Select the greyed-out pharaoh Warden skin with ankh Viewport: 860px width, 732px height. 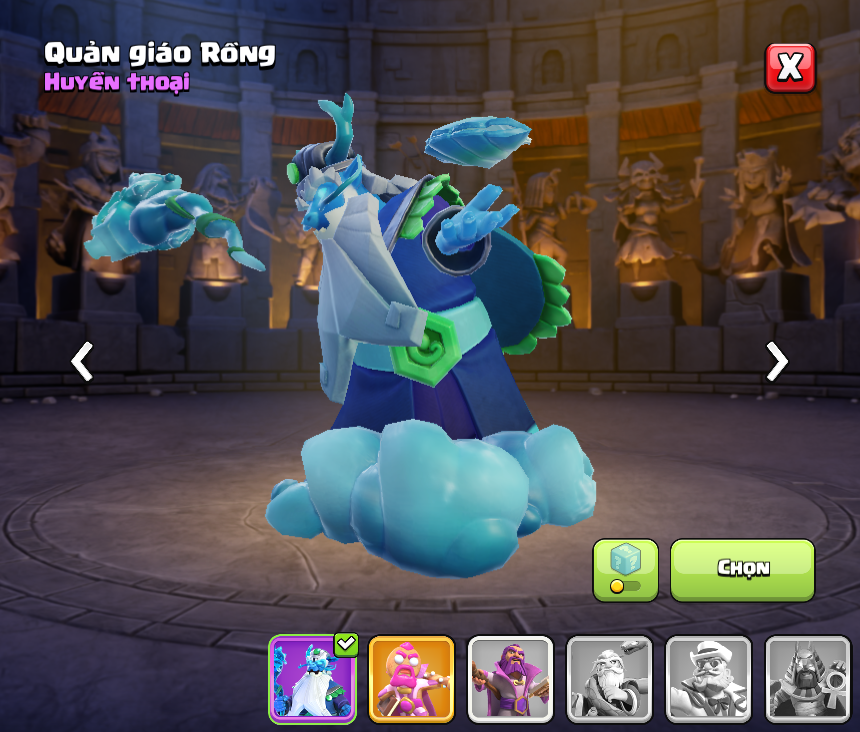point(807,679)
